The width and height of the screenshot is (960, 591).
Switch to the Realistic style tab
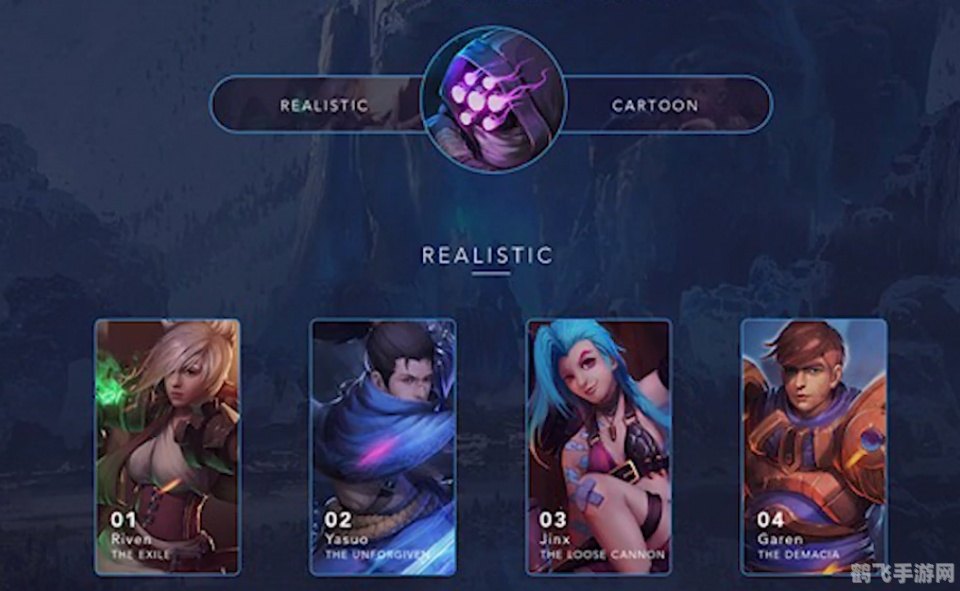point(323,104)
